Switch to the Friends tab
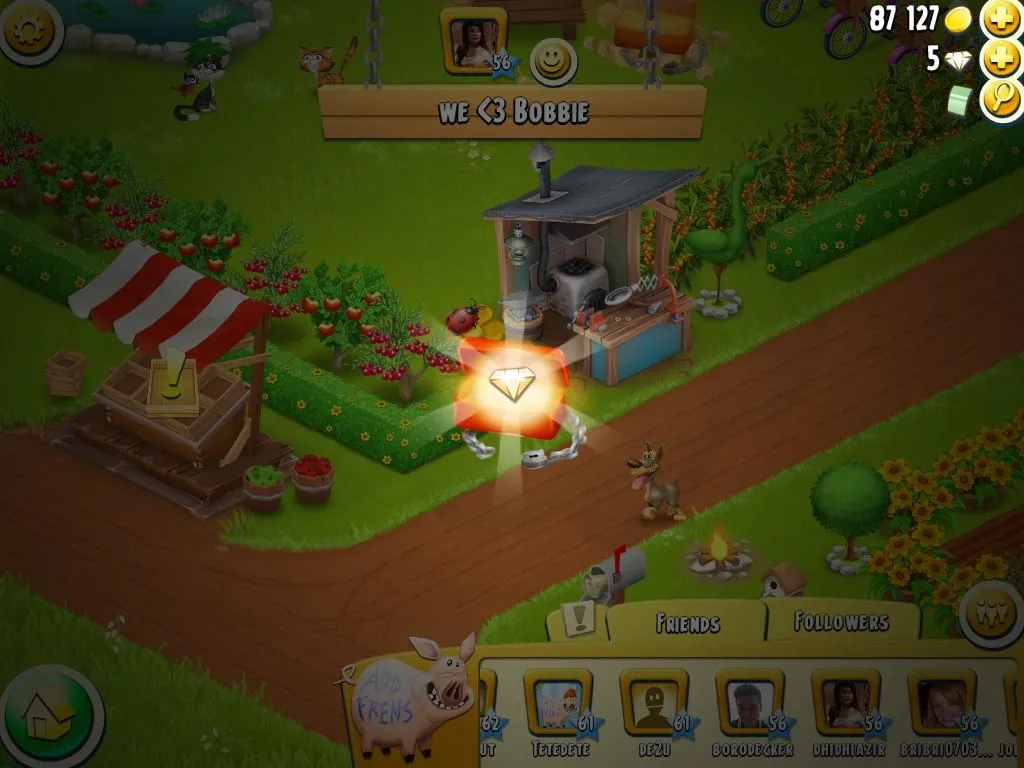Image resolution: width=1024 pixels, height=768 pixels. (x=687, y=623)
